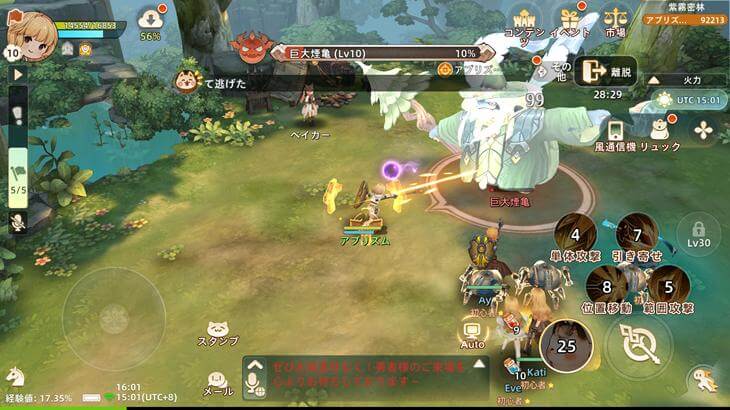Activate the 引き寄せ pull skill
Screen dimensions: 730x410
(x=637, y=236)
